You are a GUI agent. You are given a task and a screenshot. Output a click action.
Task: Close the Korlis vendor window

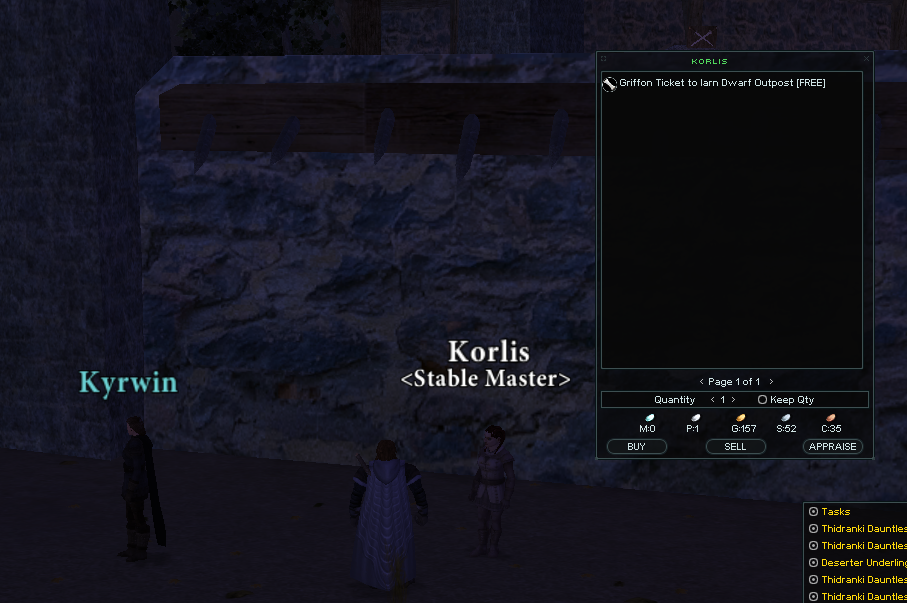[x=866, y=59]
